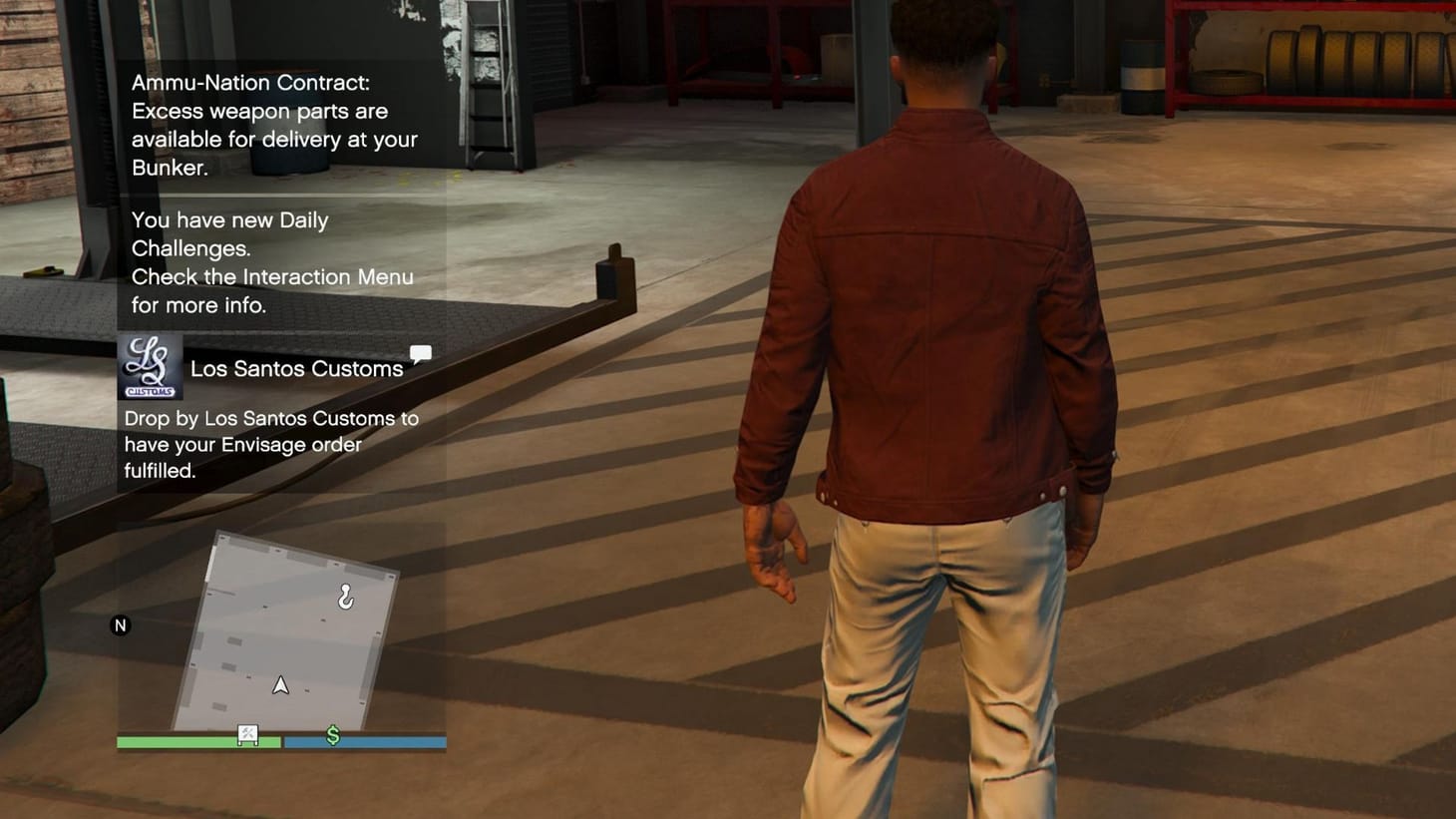
Task: Click the north compass indicator beside the minimap
Action: pyautogui.click(x=120, y=624)
